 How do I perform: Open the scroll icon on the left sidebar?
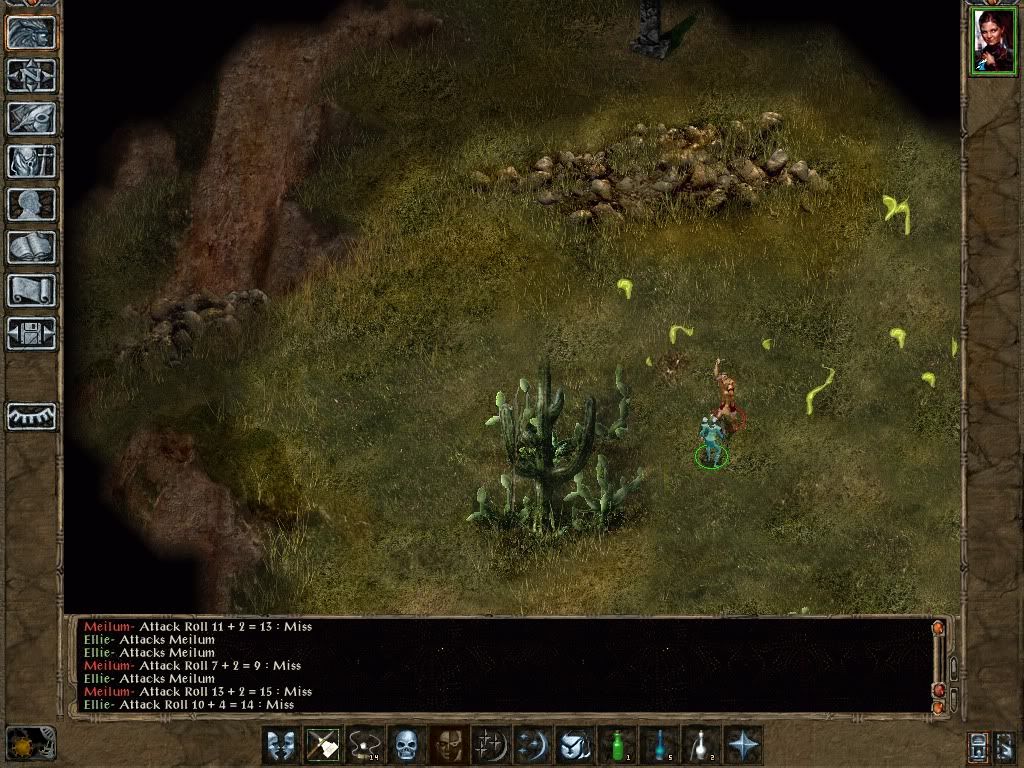point(32,290)
